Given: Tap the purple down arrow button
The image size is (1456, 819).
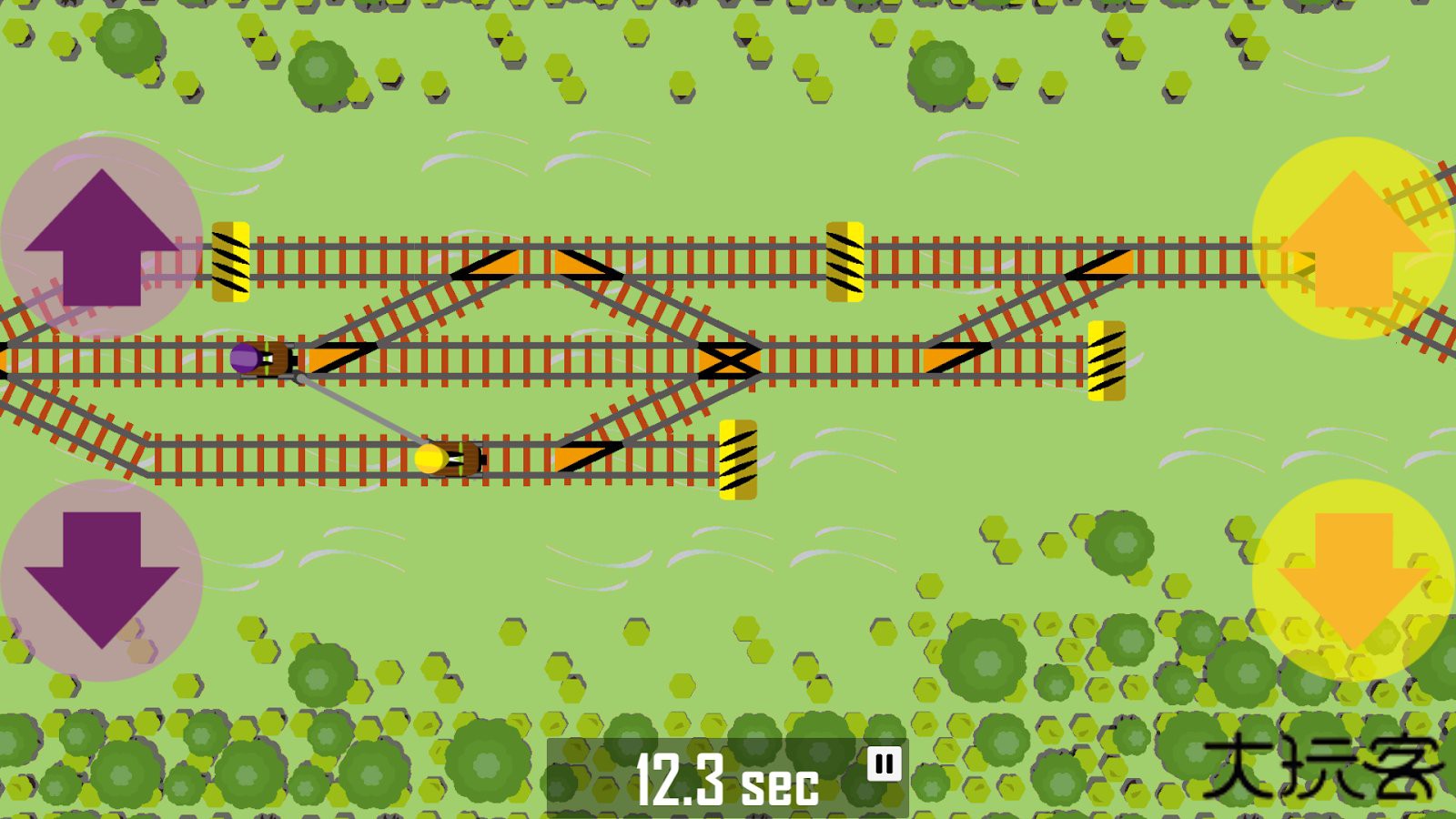Looking at the screenshot, I should click(101, 580).
